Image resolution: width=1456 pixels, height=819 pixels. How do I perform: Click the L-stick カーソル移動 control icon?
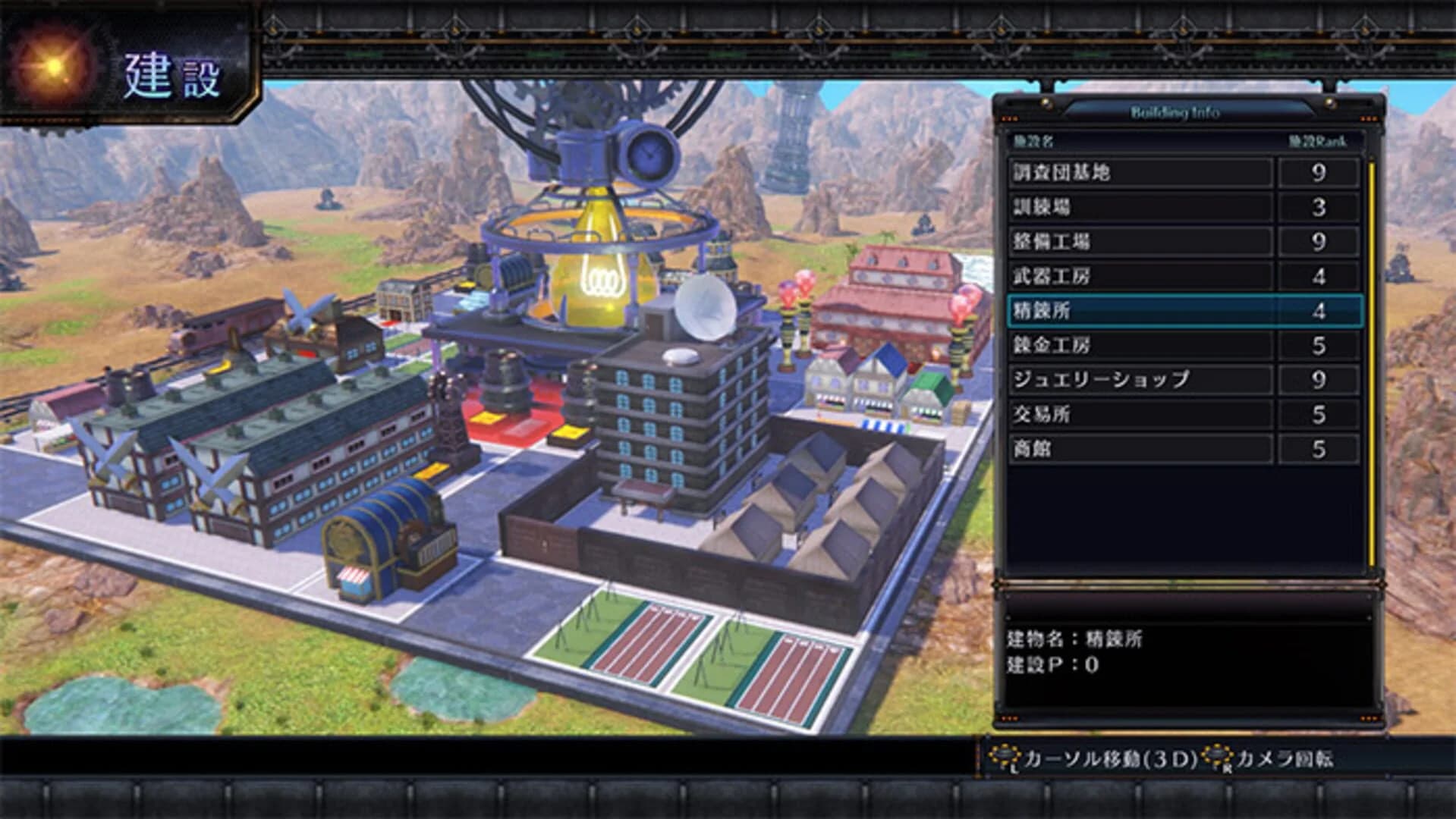click(1006, 755)
